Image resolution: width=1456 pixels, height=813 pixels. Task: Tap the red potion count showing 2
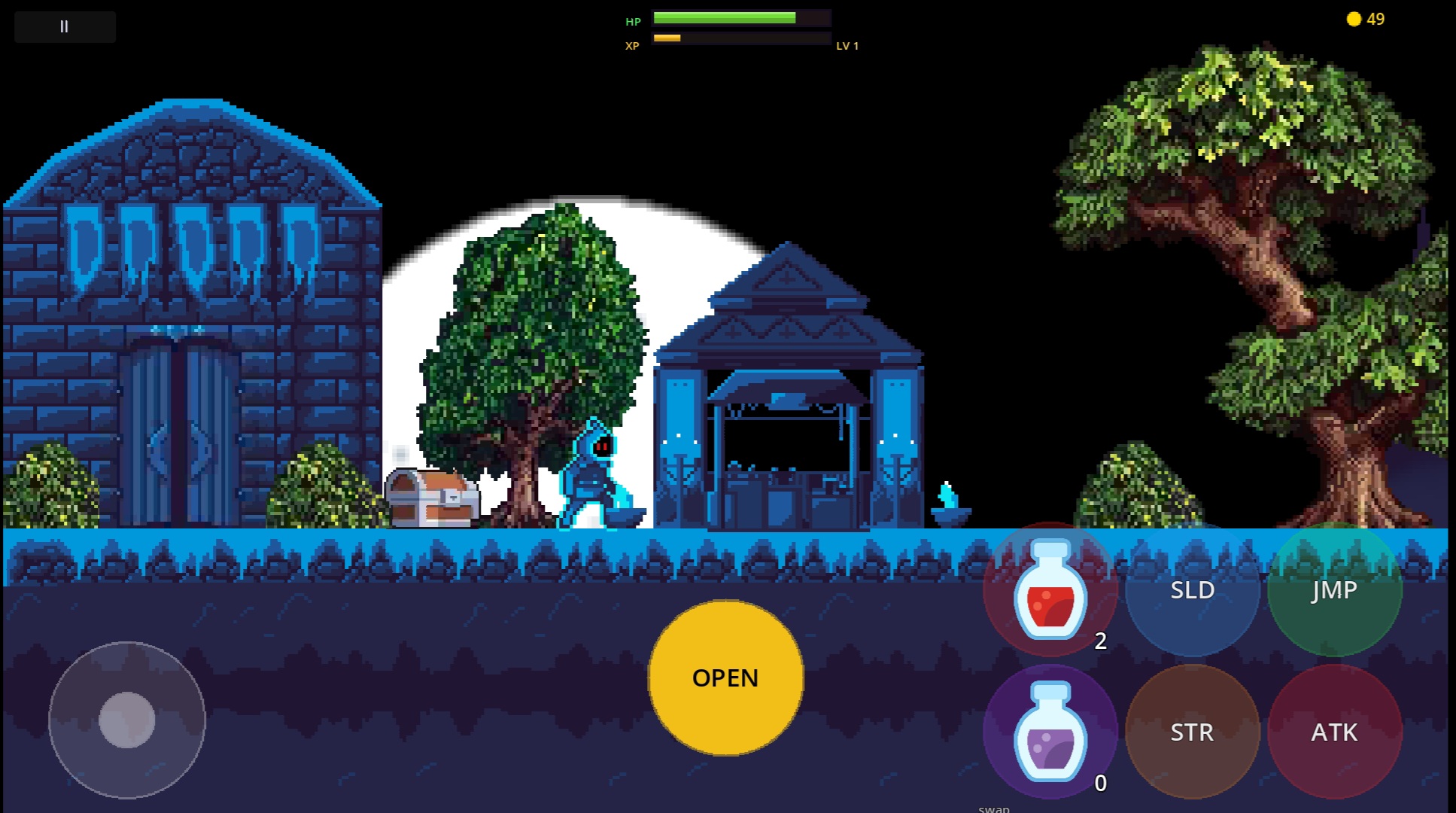coord(1101,643)
